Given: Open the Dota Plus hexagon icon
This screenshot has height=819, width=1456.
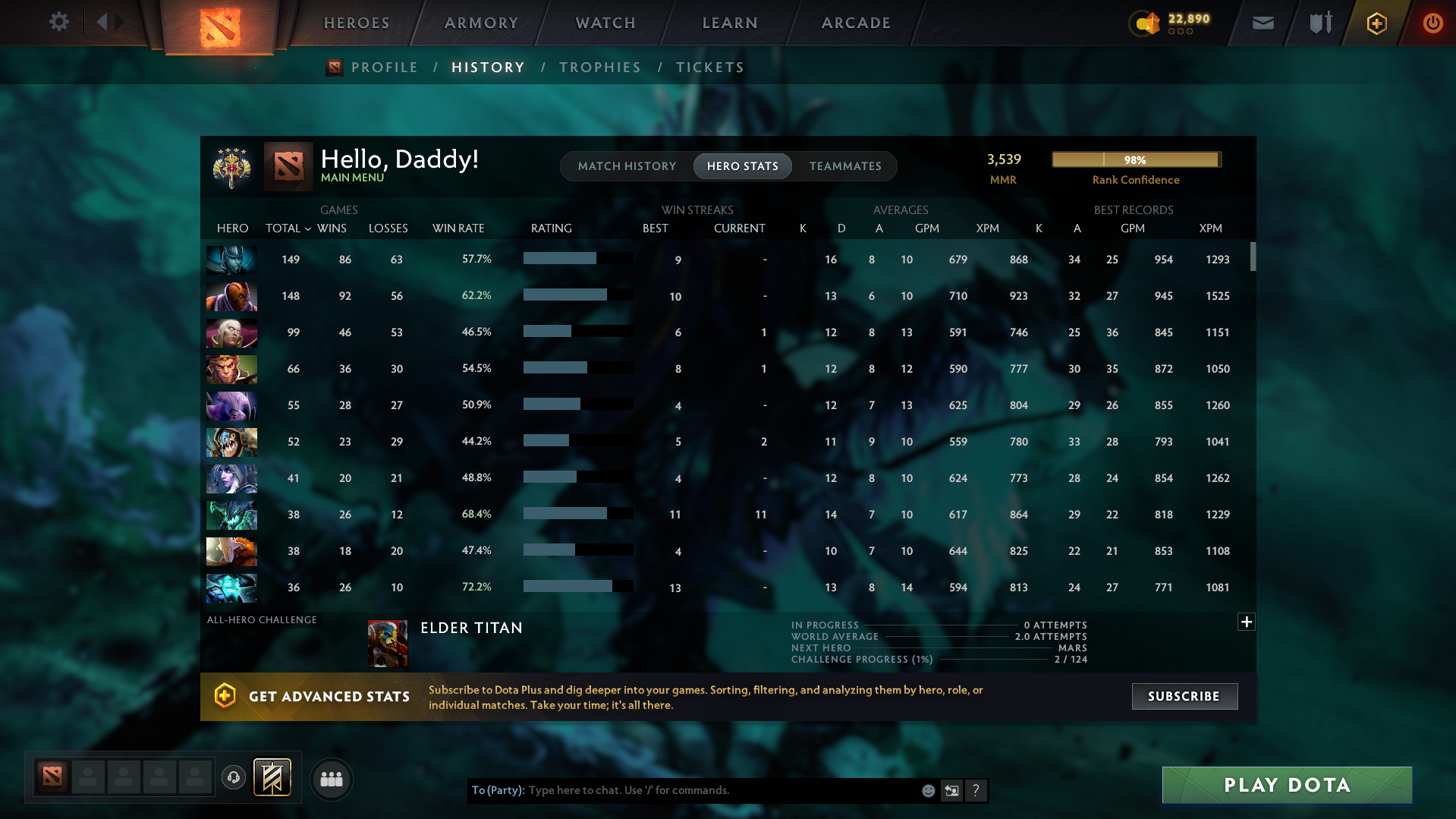Looking at the screenshot, I should (x=1376, y=23).
